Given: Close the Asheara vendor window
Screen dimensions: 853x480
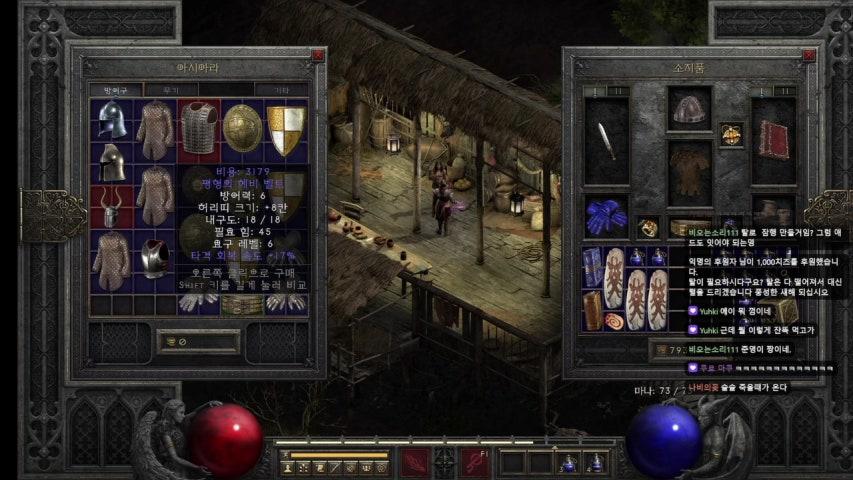Looking at the screenshot, I should coord(318,57).
